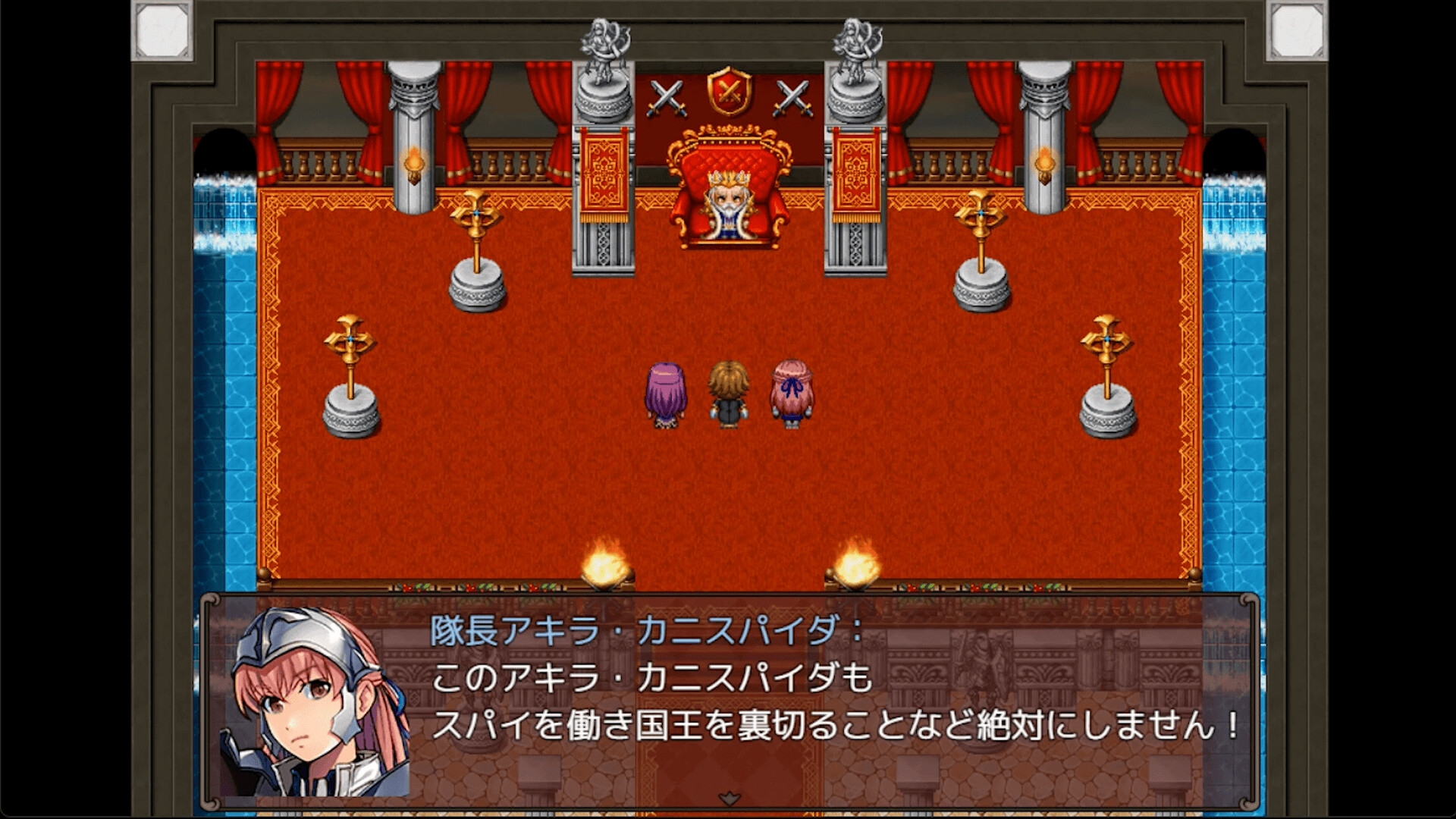Click the wall torch on the left railing
This screenshot has width=1456, height=819.
[x=414, y=163]
